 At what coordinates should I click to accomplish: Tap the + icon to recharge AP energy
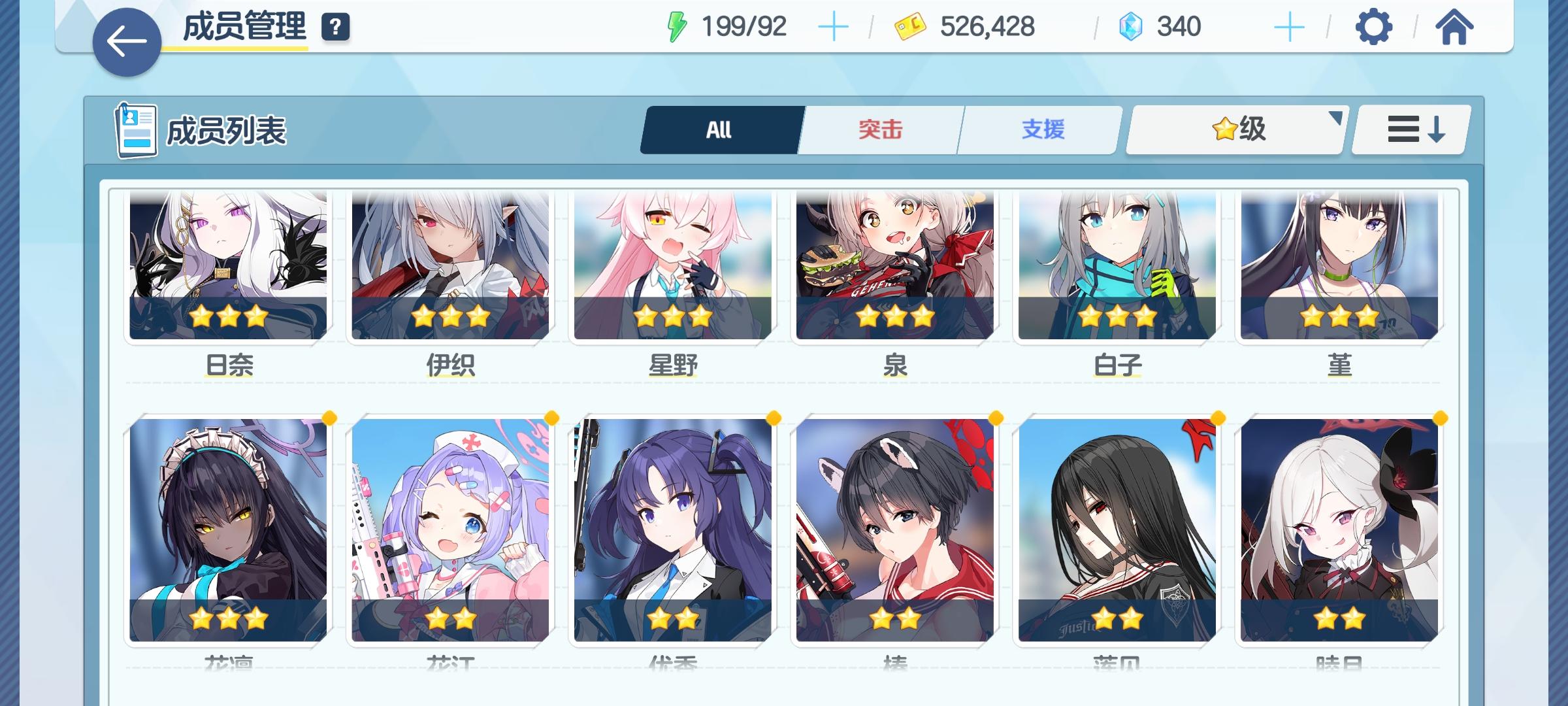[834, 28]
